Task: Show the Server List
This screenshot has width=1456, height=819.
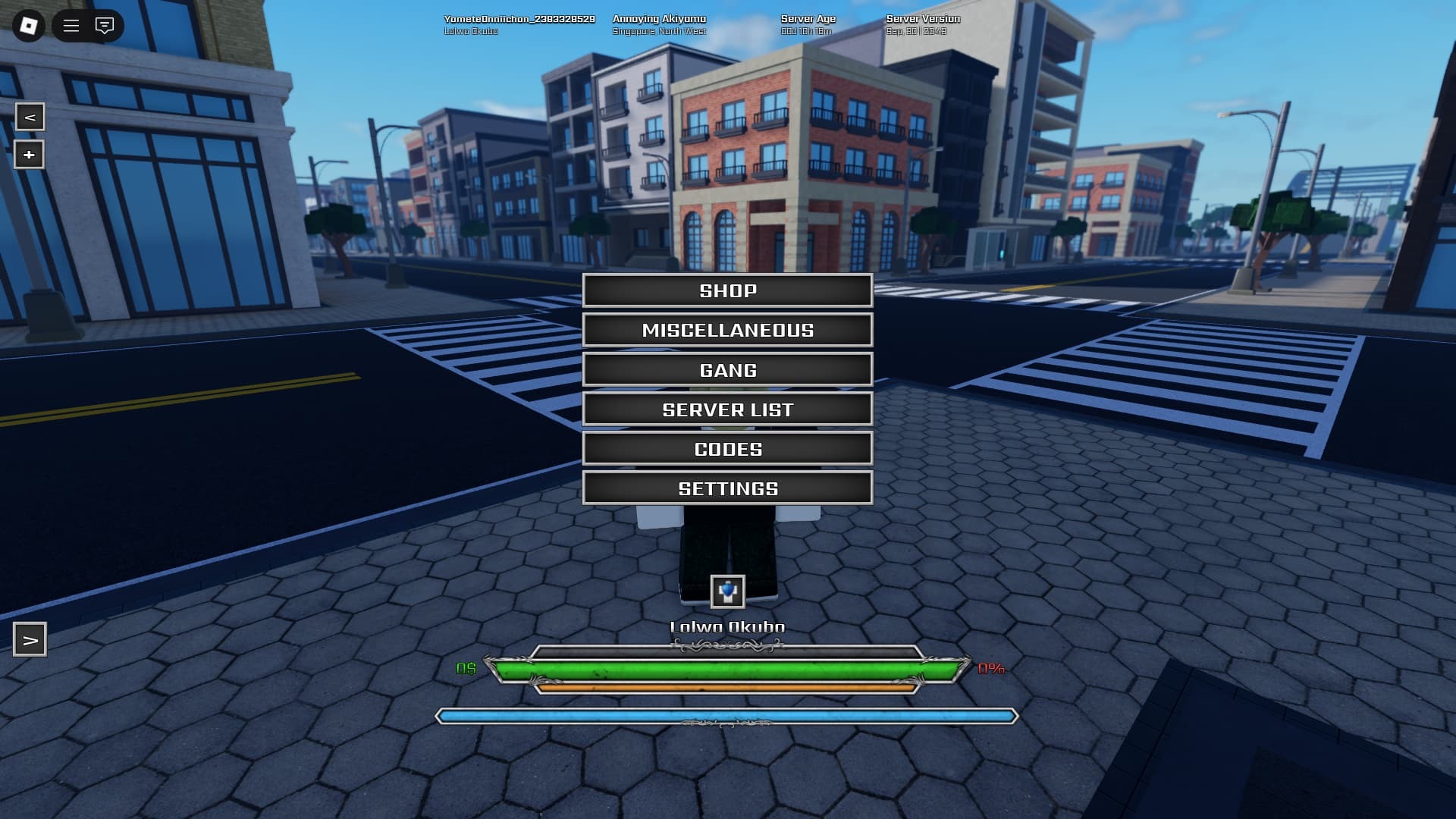Action: pos(727,409)
